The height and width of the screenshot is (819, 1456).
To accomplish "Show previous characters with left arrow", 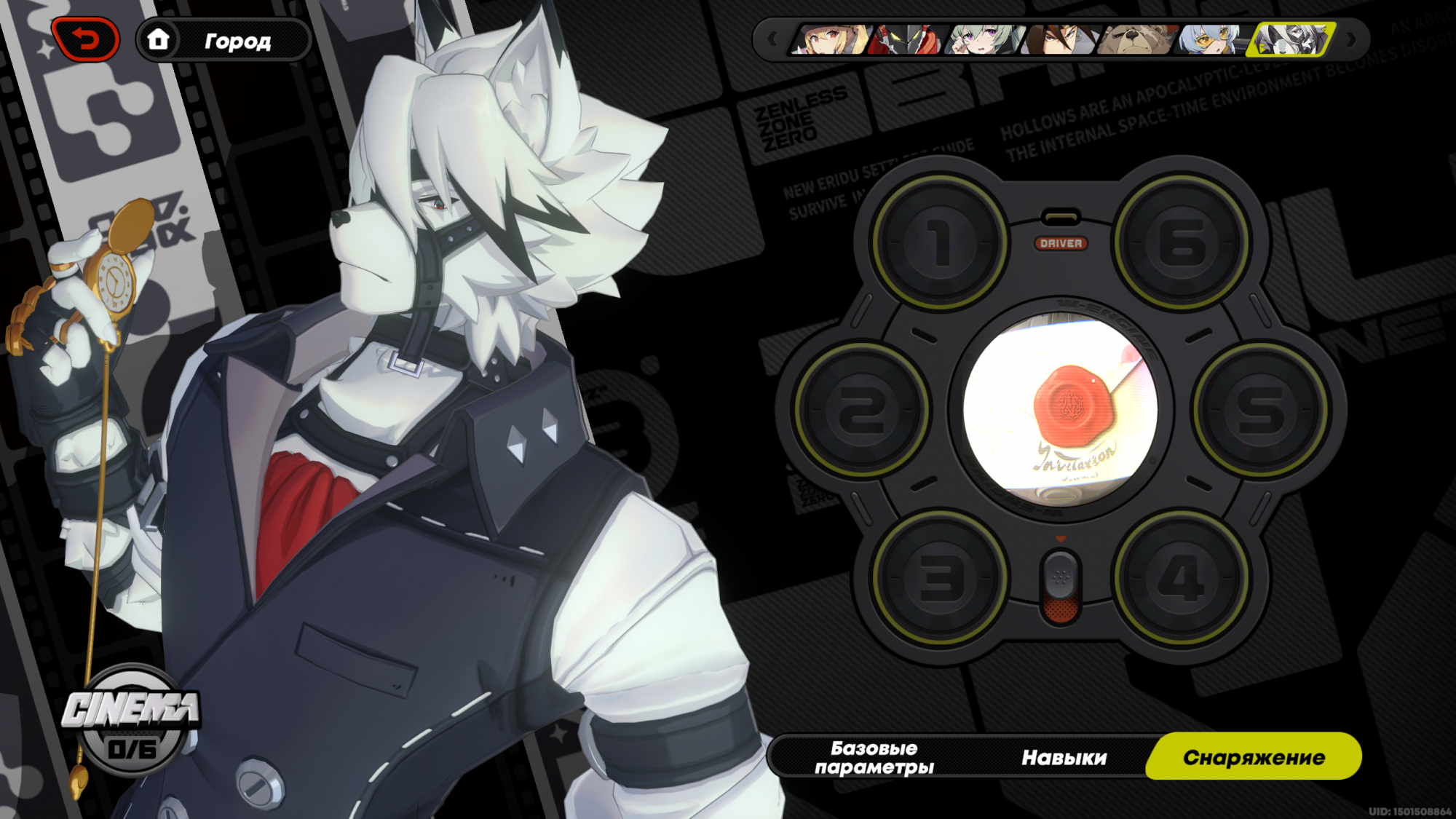I will coord(772,39).
